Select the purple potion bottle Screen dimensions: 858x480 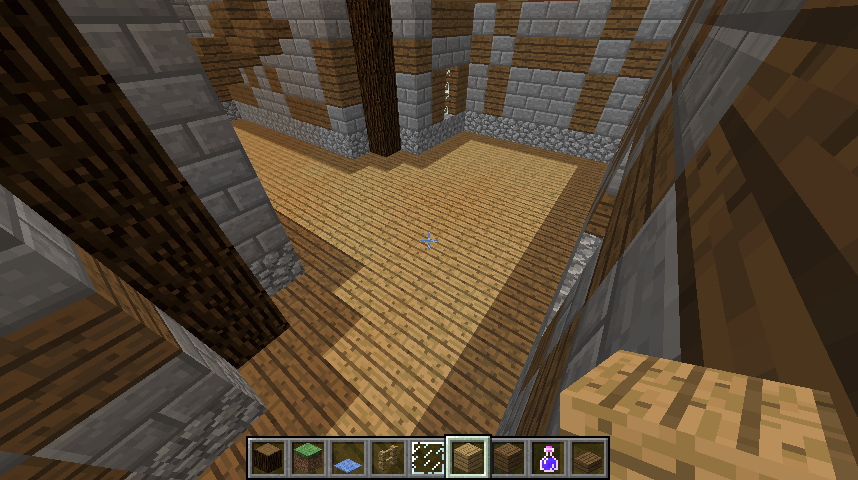point(547,457)
